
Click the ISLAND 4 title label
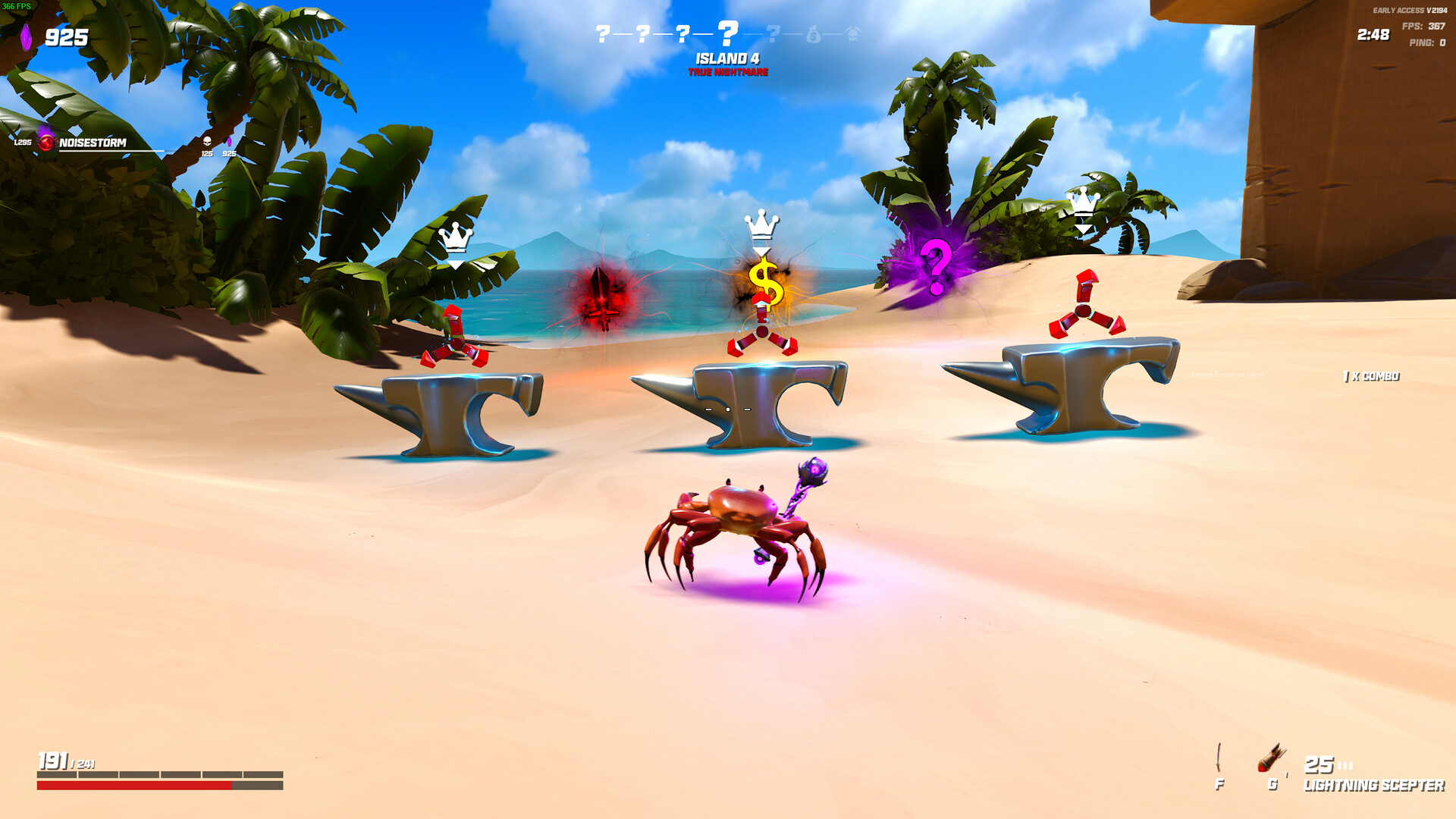click(728, 58)
